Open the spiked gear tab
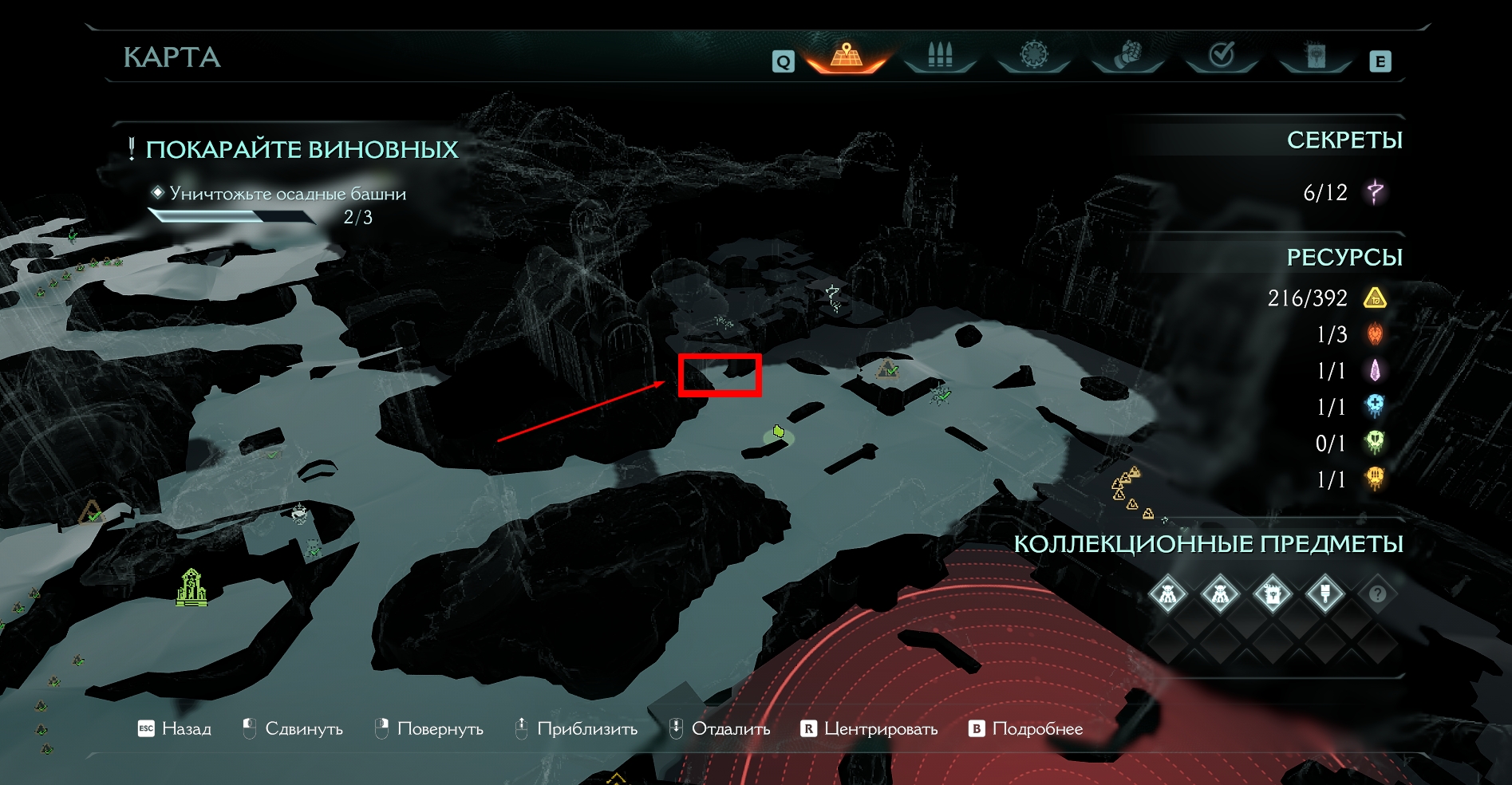1512x785 pixels. 1033,56
